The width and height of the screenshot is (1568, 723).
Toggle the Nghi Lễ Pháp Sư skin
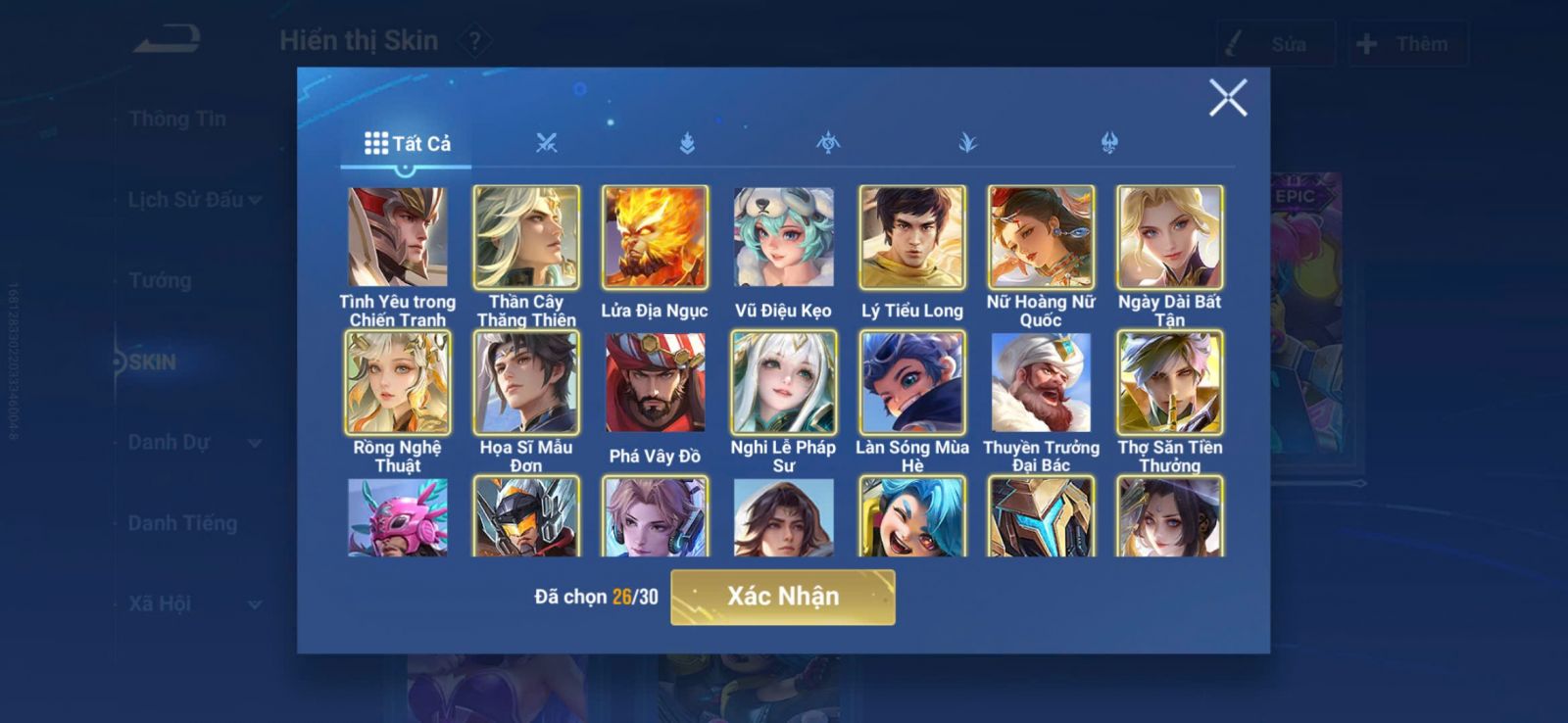pyautogui.click(x=783, y=382)
